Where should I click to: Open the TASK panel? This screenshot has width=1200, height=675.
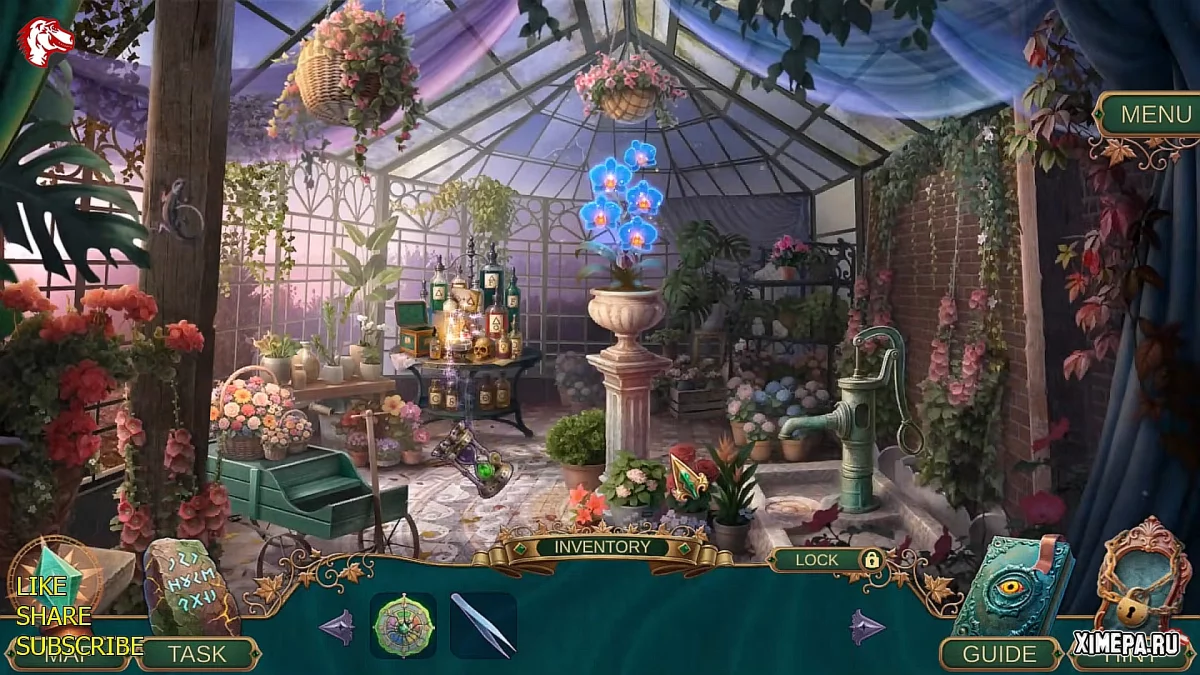[x=197, y=654]
